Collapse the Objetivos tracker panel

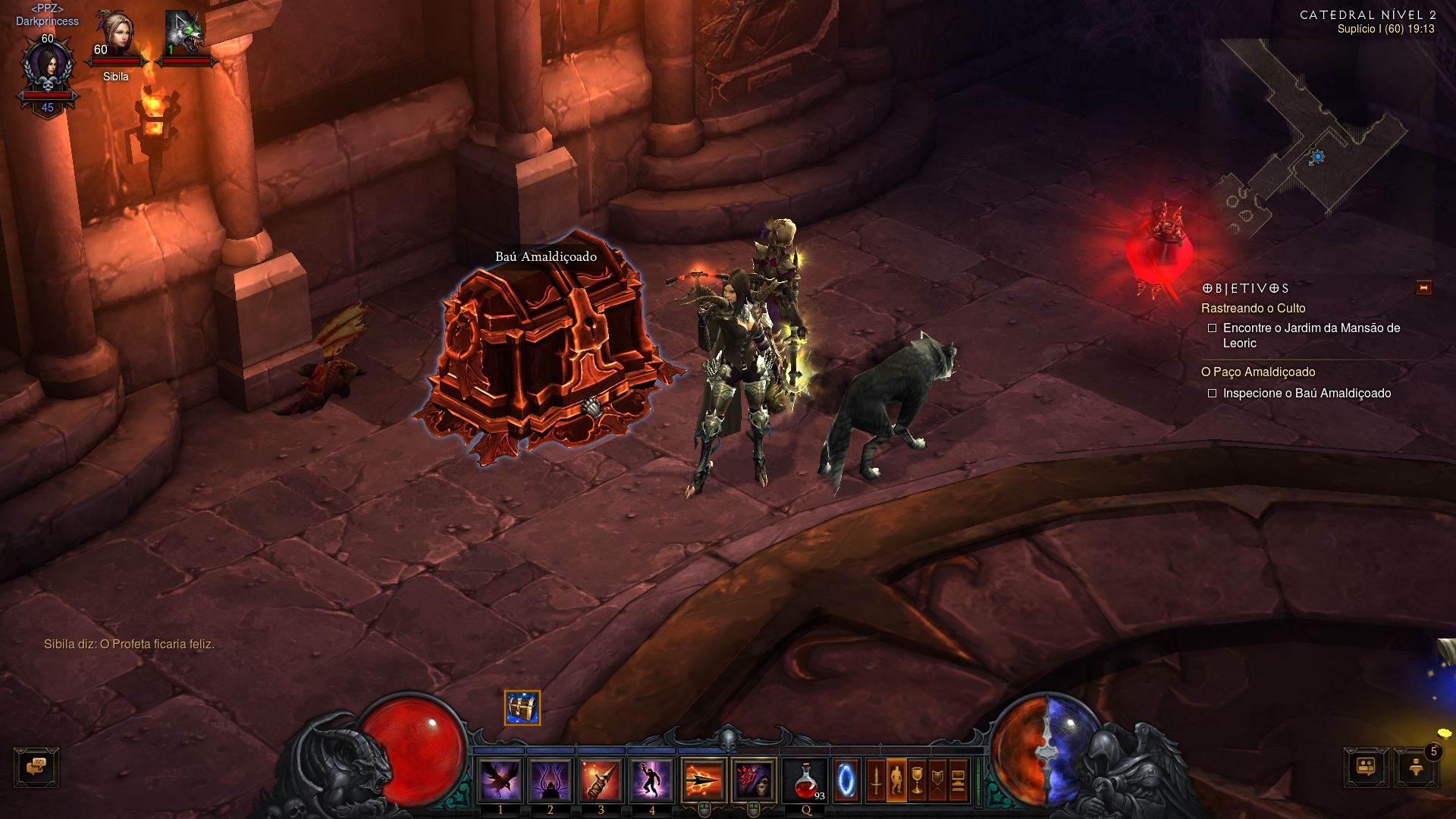(1423, 288)
